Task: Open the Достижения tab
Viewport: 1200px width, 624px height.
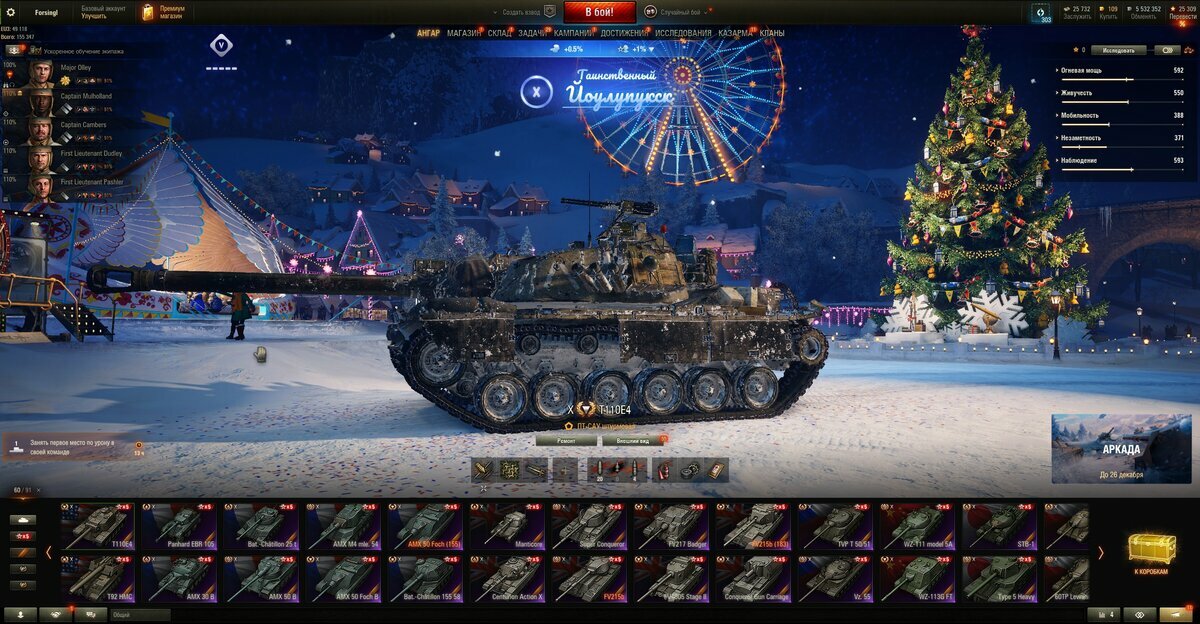Action: tap(624, 33)
